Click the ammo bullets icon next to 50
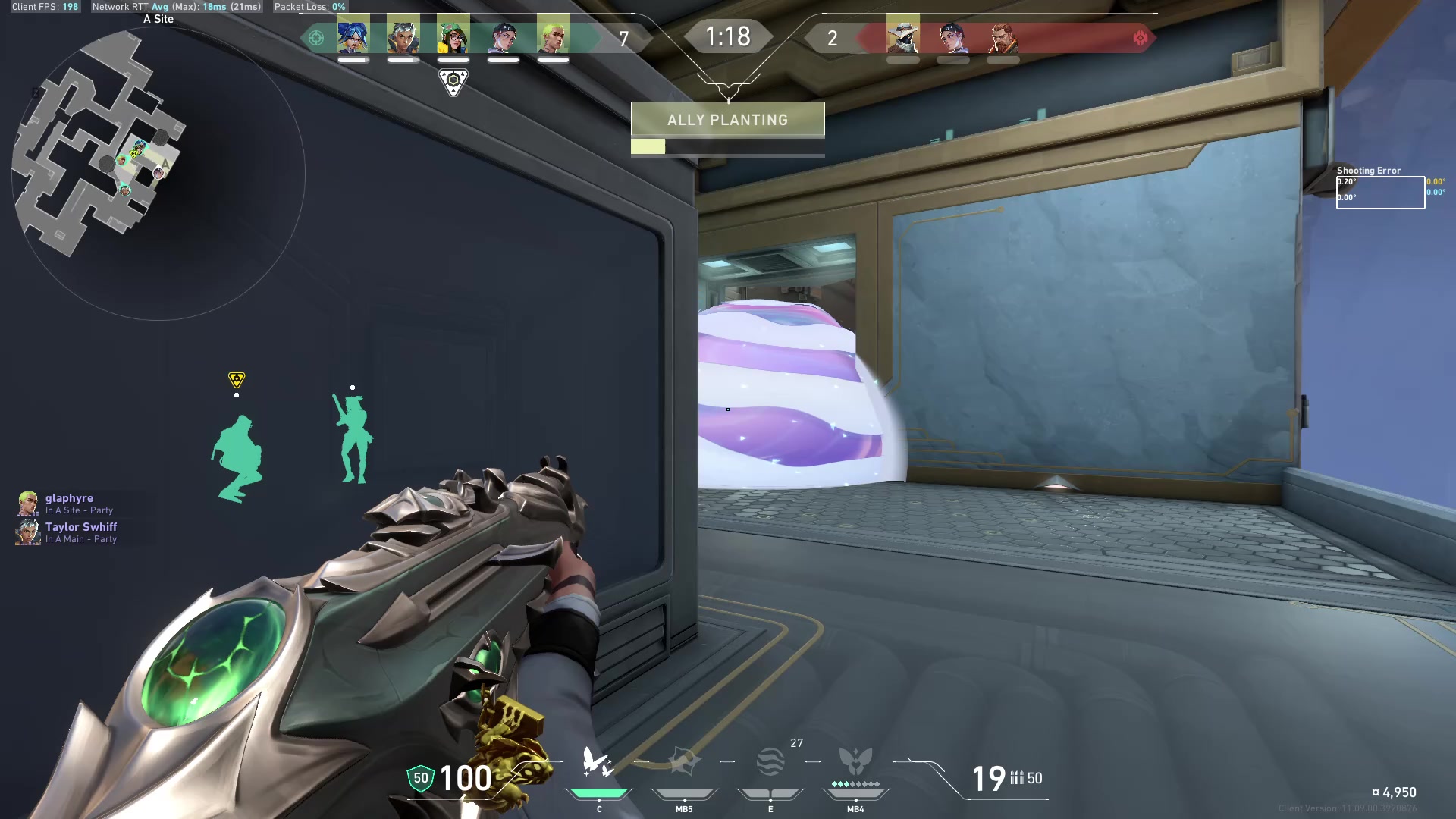The width and height of the screenshot is (1456, 819). [1017, 778]
